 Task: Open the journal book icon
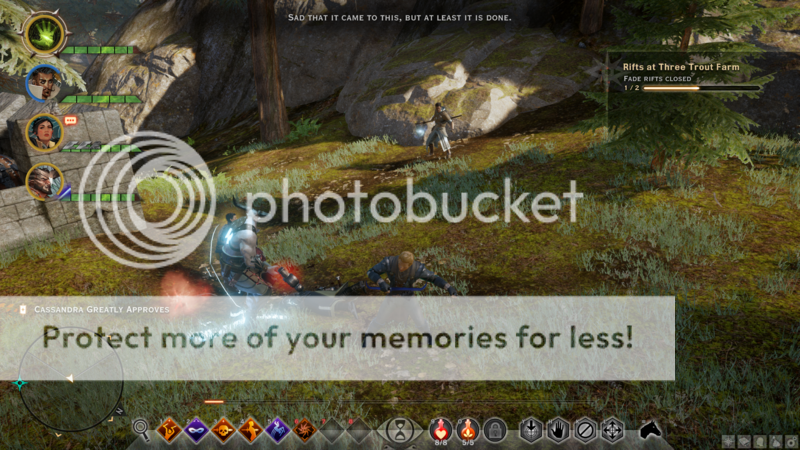743,441
